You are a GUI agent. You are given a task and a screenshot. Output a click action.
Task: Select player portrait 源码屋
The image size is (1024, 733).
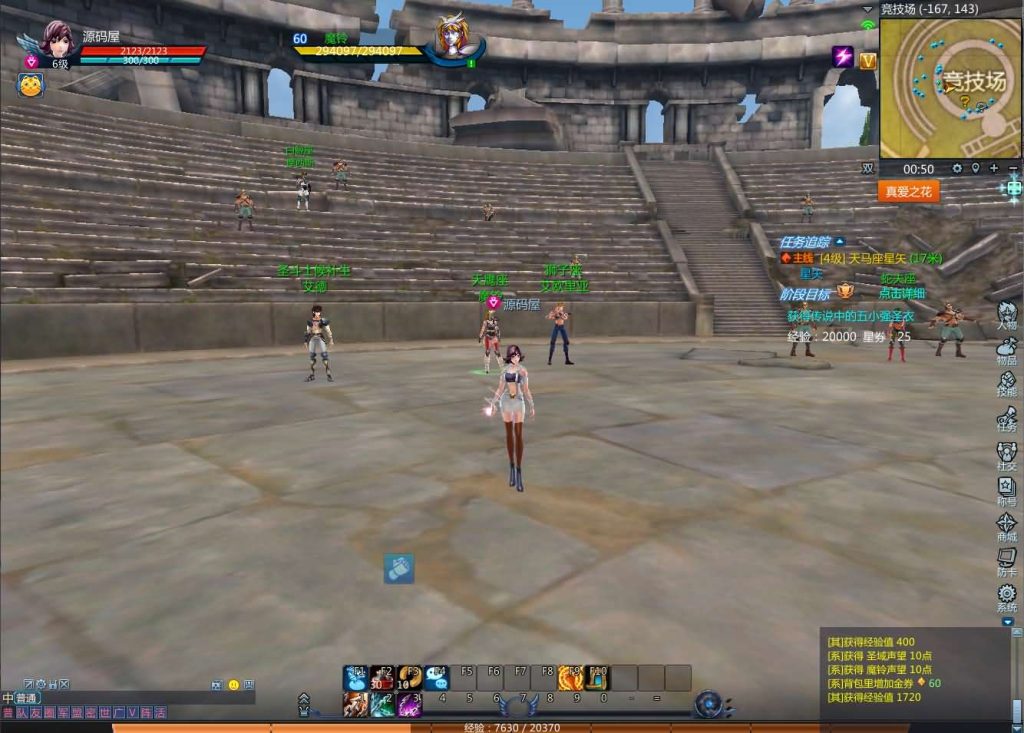pyautogui.click(x=56, y=40)
